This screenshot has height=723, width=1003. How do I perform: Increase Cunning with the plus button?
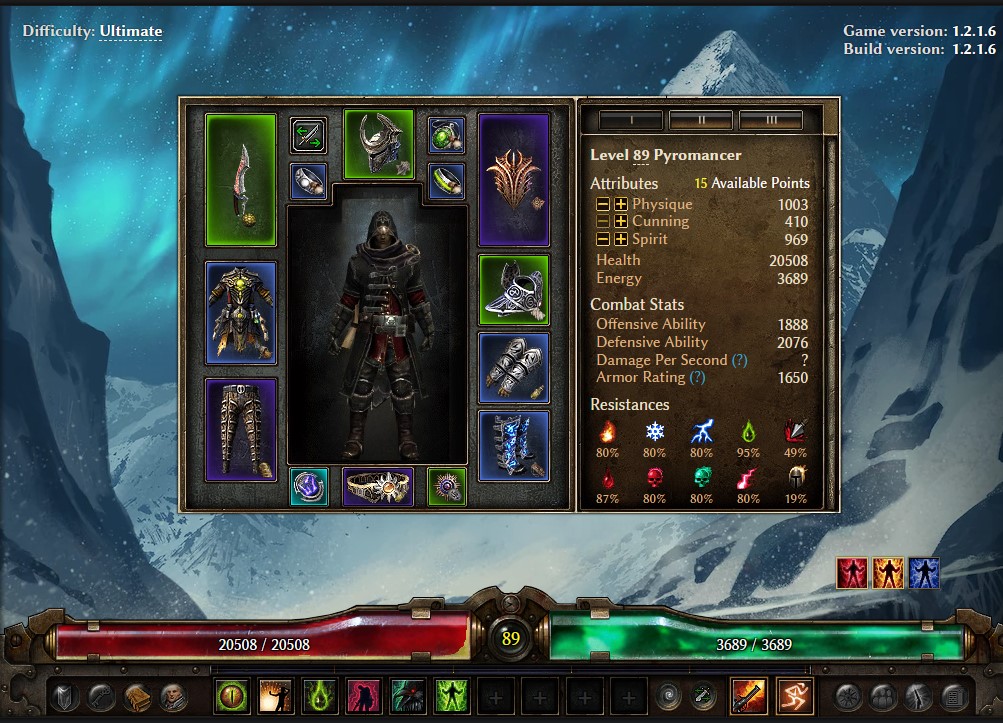point(621,221)
